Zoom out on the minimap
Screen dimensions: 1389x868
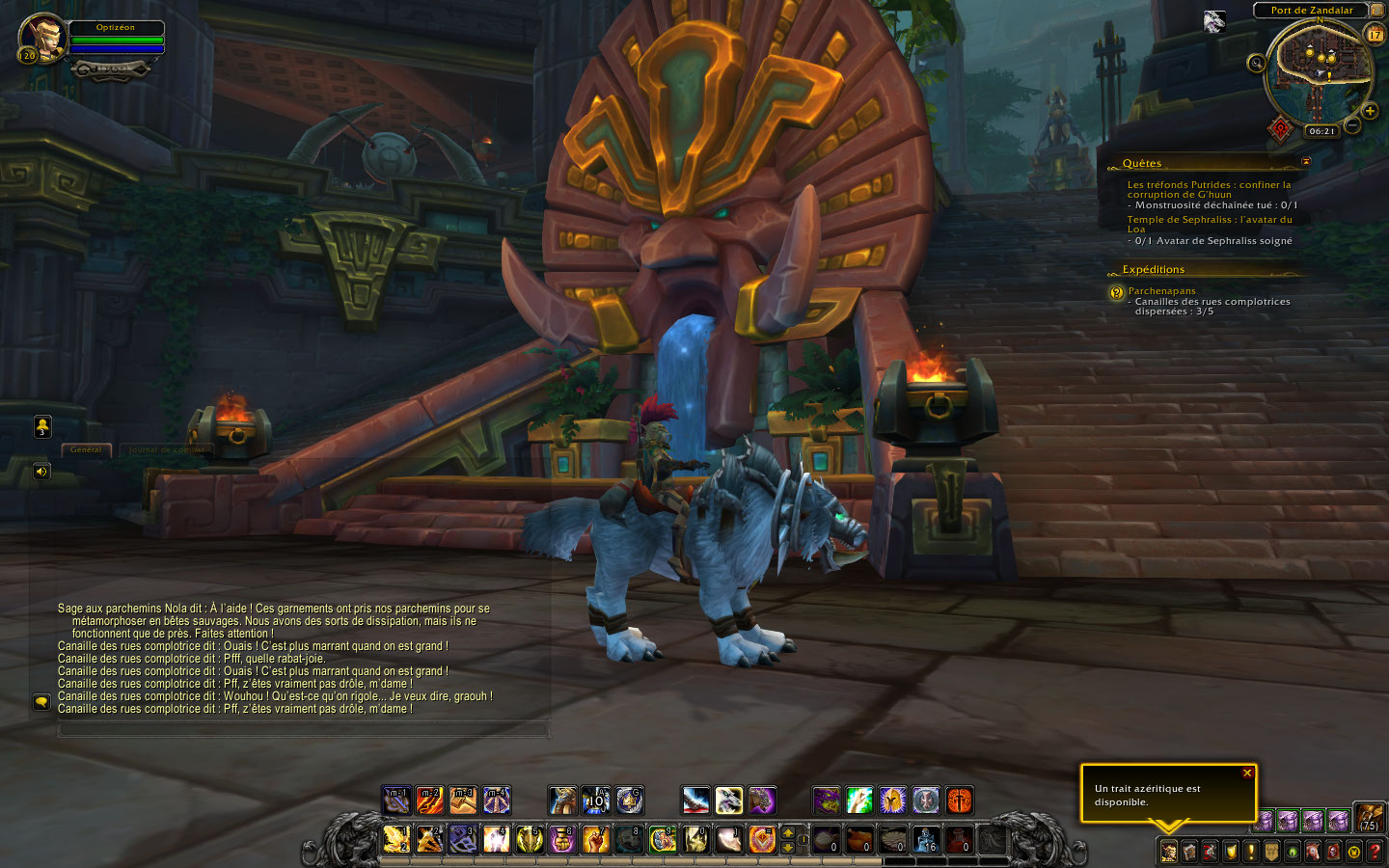coord(1352,125)
